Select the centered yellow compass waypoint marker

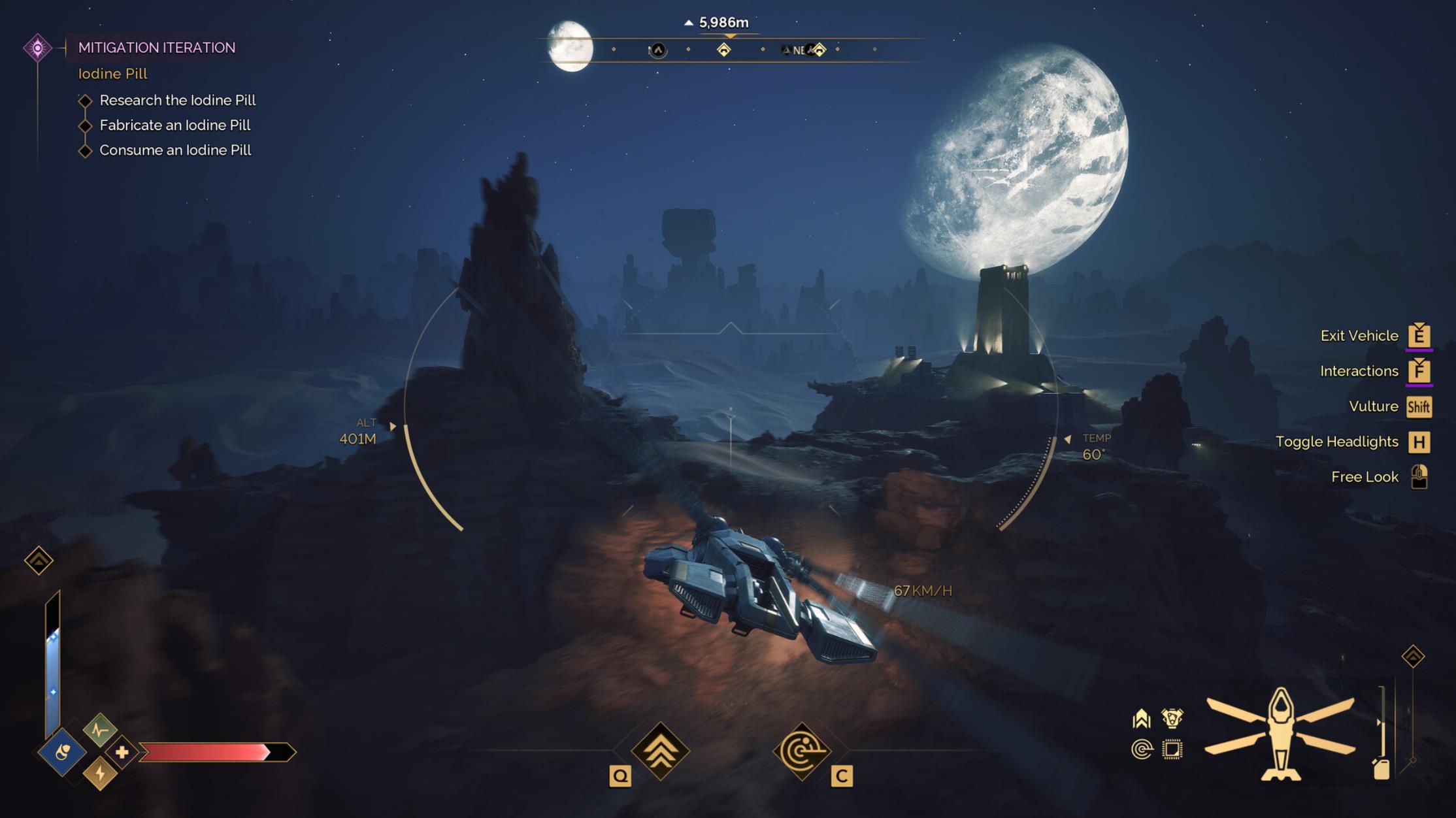pos(723,50)
